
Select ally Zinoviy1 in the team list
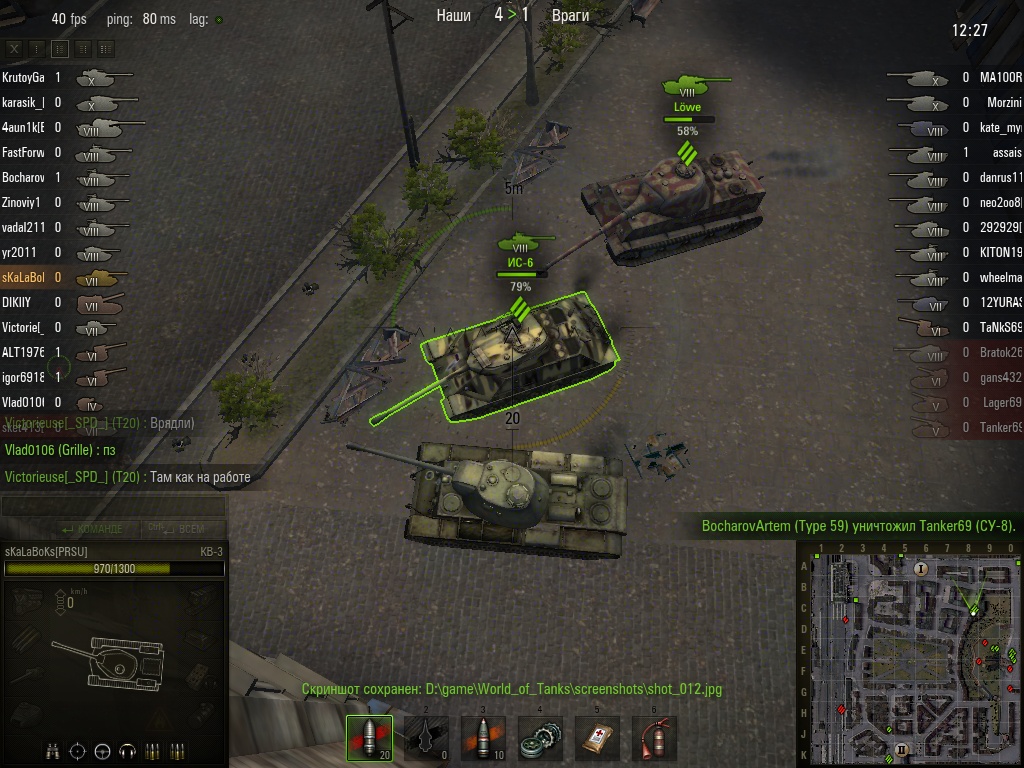(x=22, y=202)
